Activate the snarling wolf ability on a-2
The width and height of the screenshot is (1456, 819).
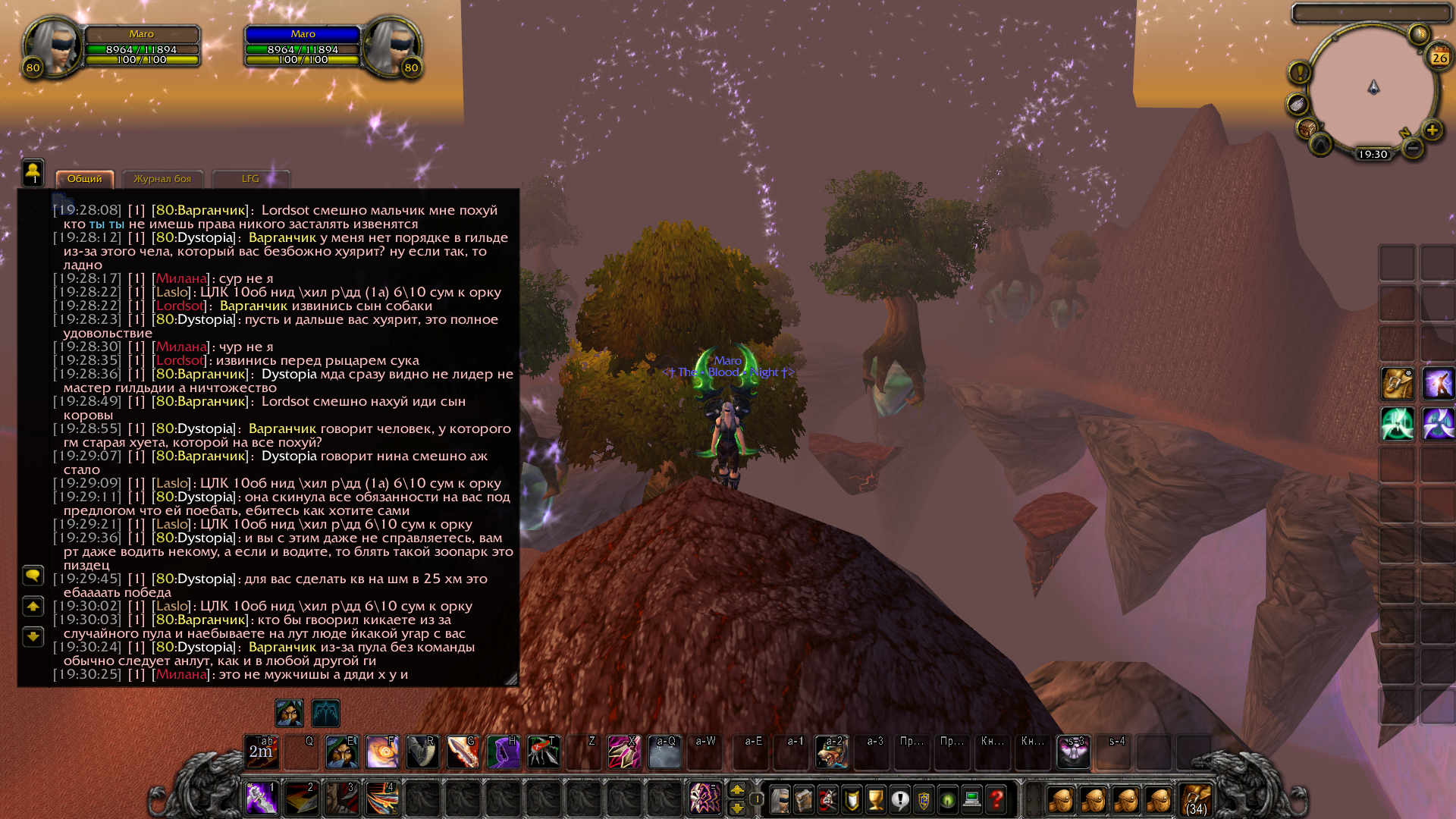(x=832, y=752)
